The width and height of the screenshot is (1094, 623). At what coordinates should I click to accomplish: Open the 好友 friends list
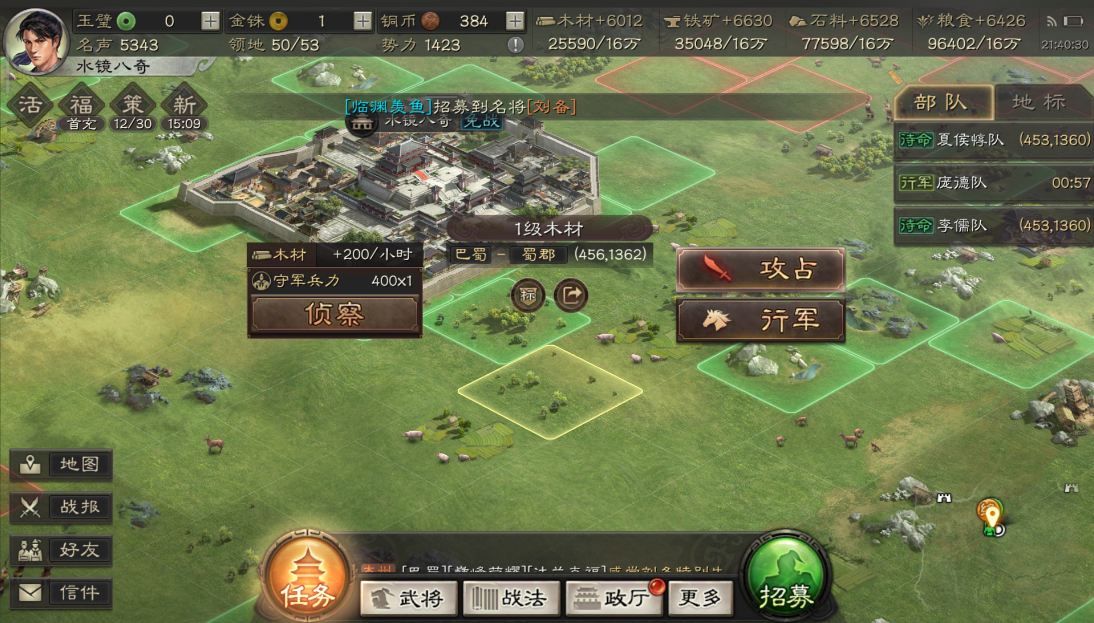pyautogui.click(x=61, y=550)
